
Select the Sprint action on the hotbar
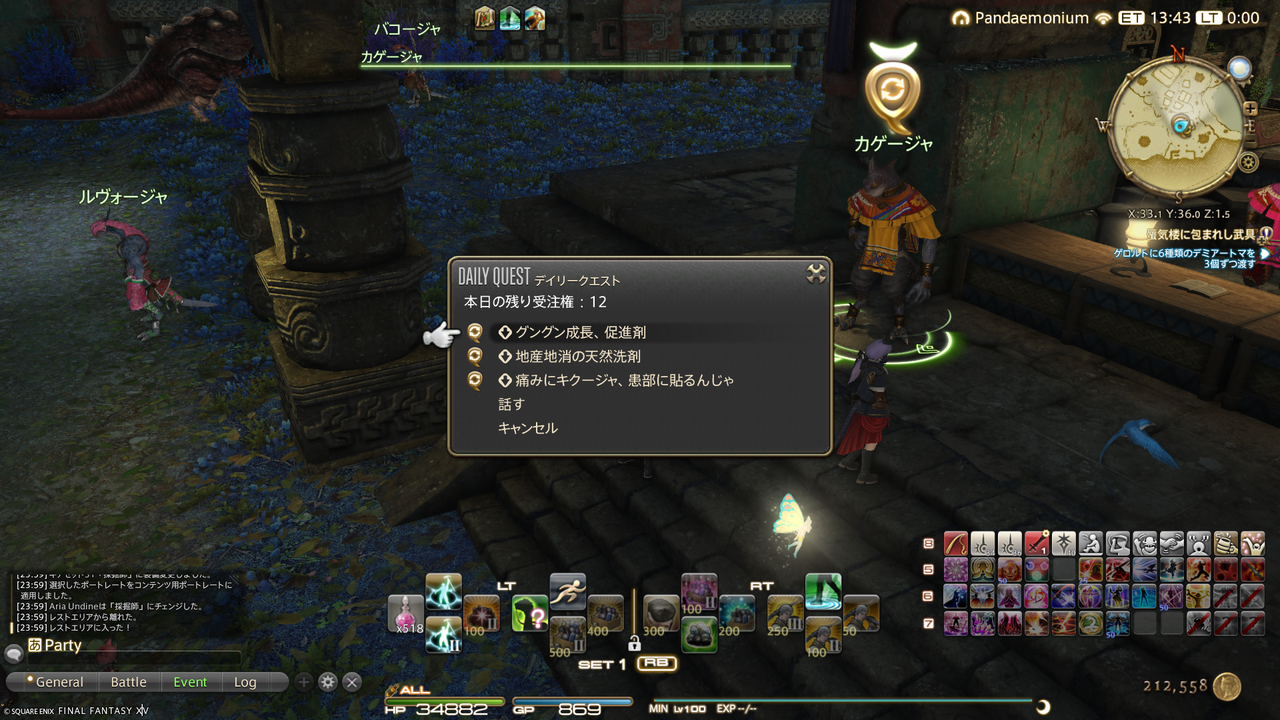[x=569, y=588]
